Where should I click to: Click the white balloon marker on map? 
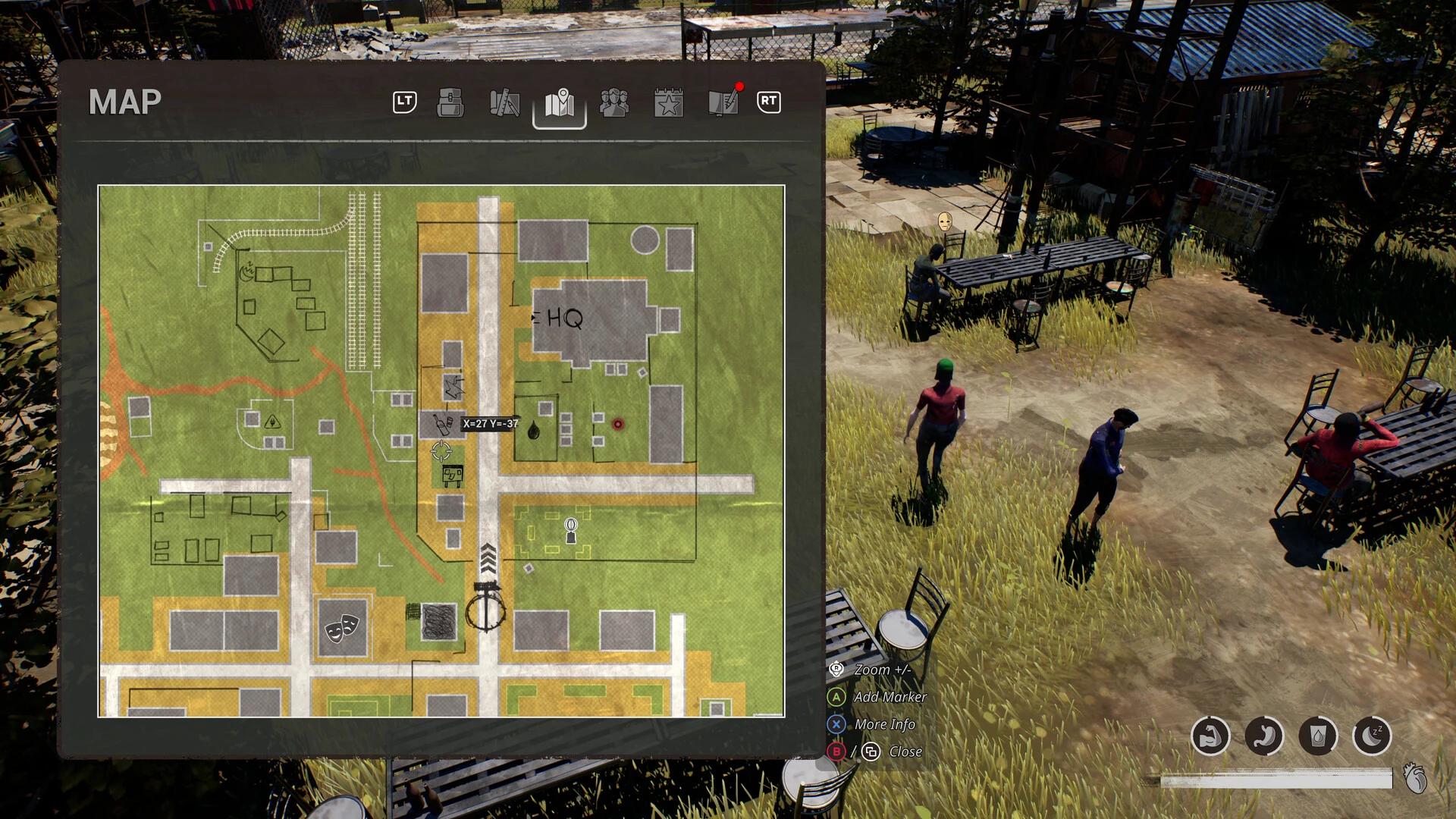571,530
